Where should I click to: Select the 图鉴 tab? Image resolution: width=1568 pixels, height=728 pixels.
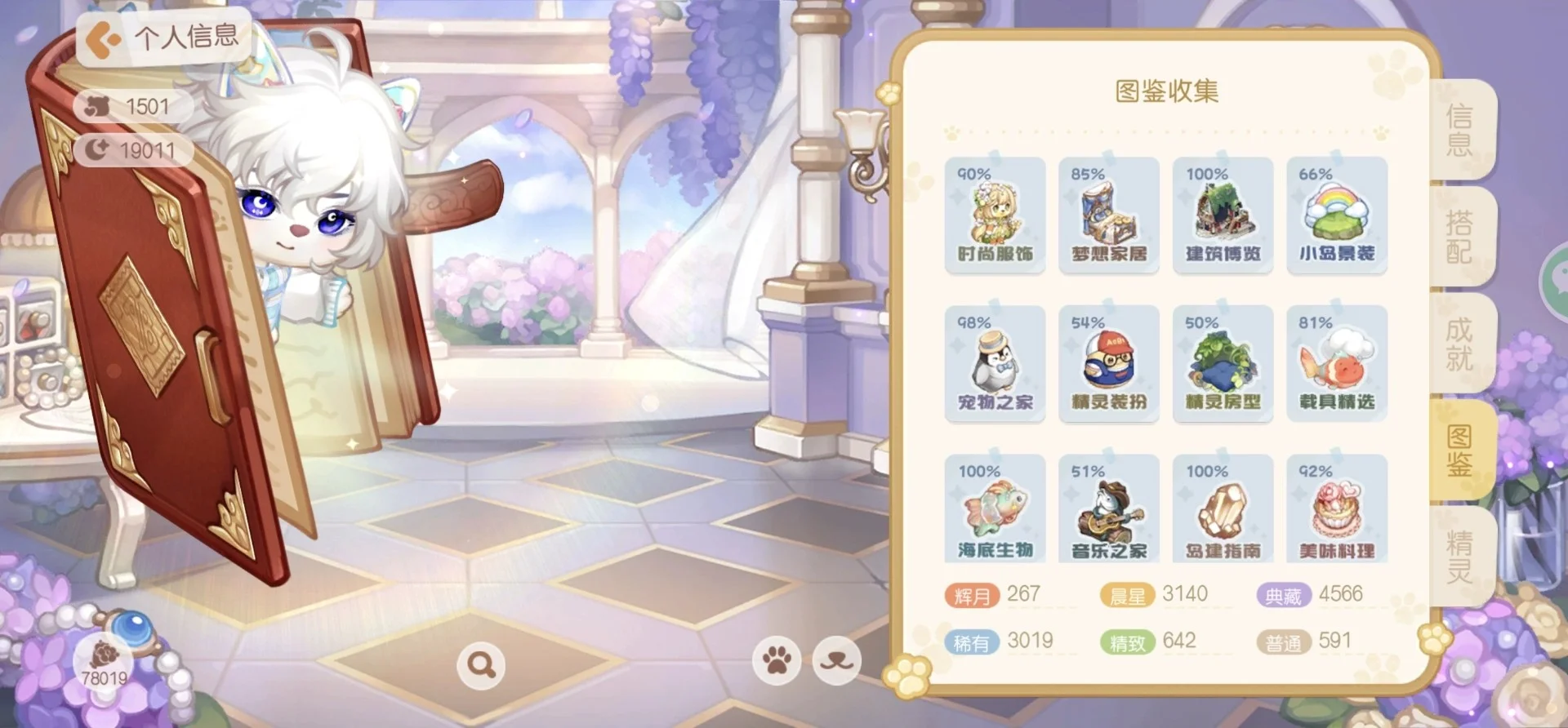[x=1460, y=451]
